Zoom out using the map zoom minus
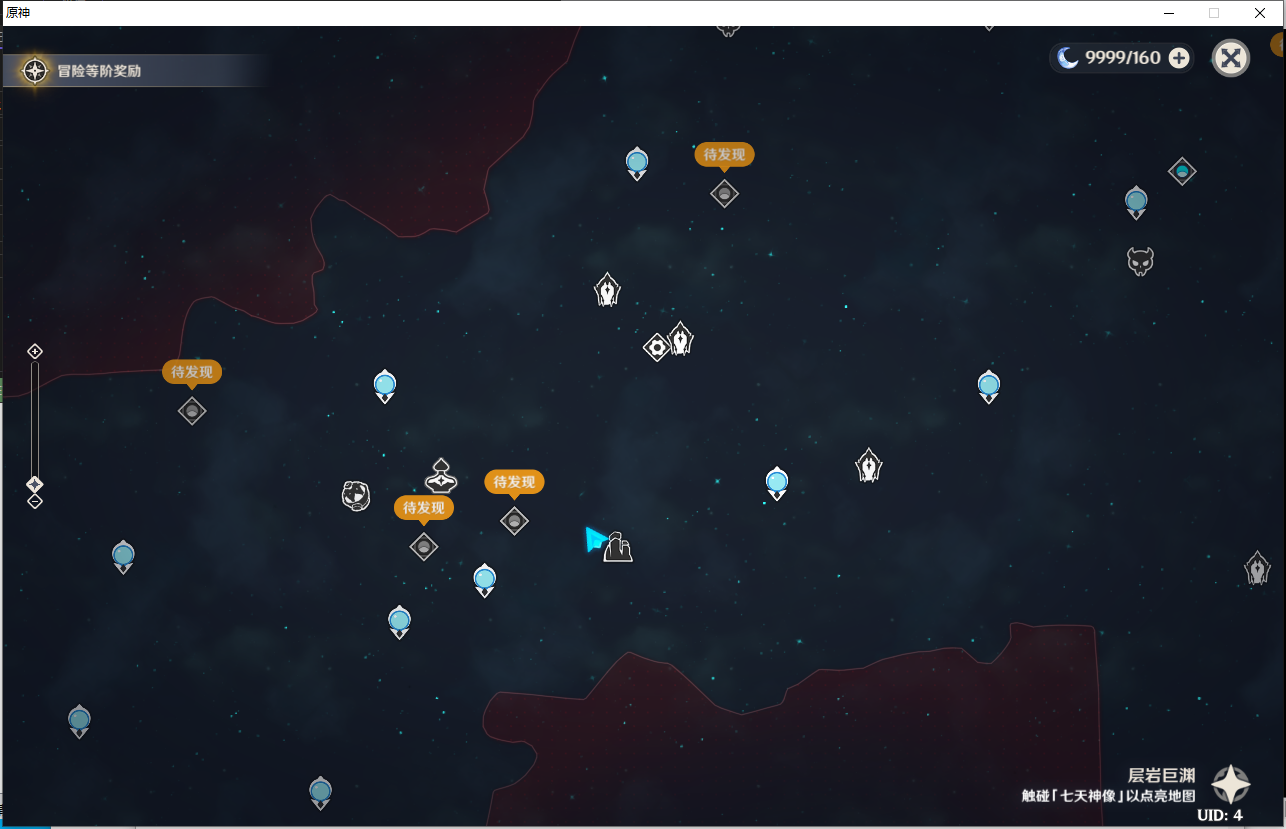This screenshot has width=1286, height=829. coord(35,501)
